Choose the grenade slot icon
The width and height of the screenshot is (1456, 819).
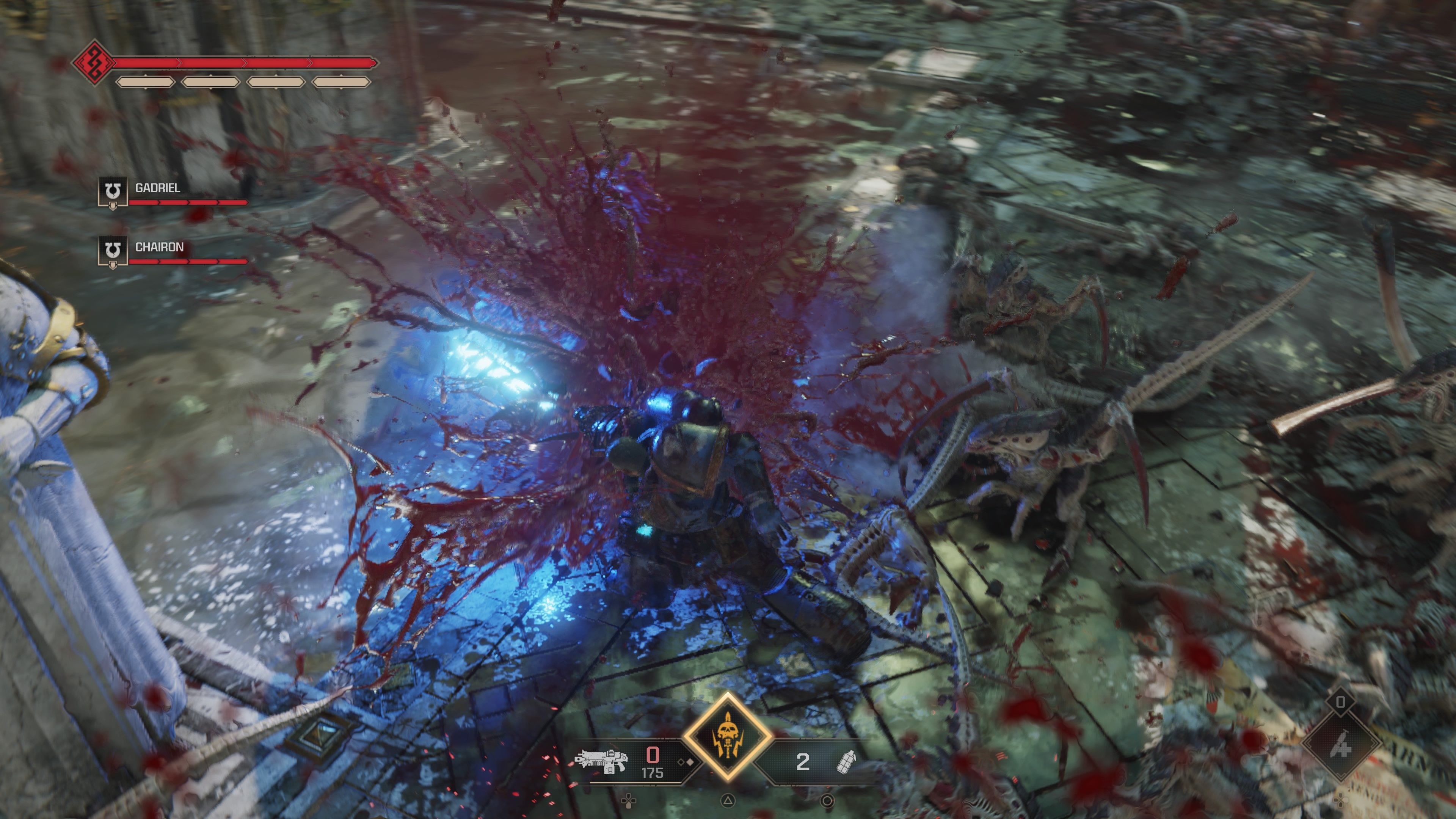click(846, 761)
